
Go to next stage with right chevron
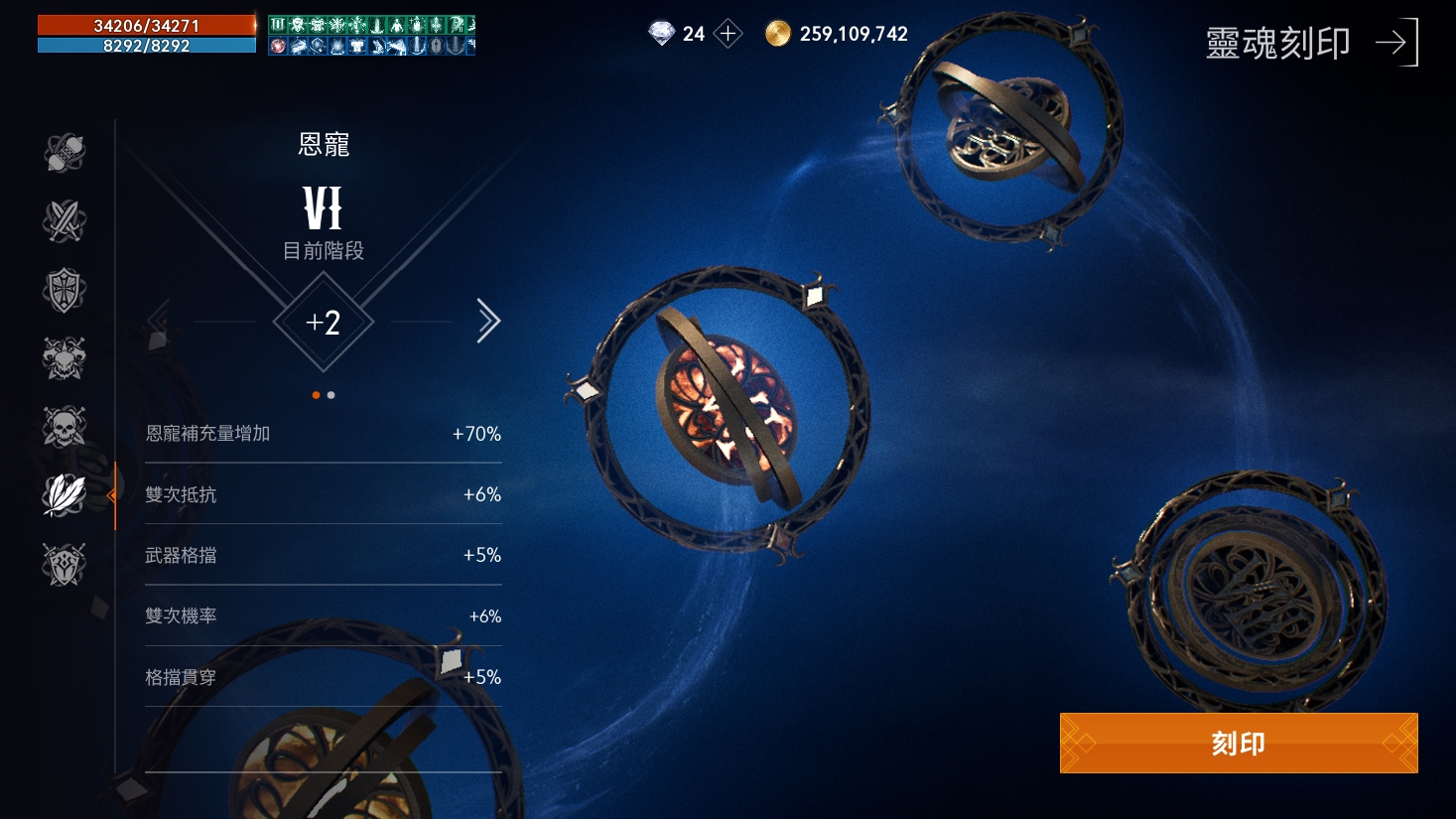487,321
